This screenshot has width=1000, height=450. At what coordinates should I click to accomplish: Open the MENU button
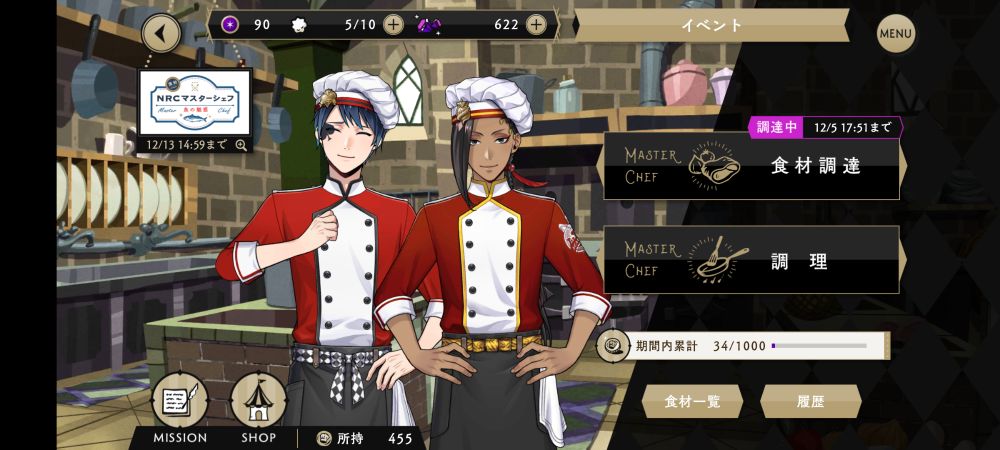coord(896,33)
